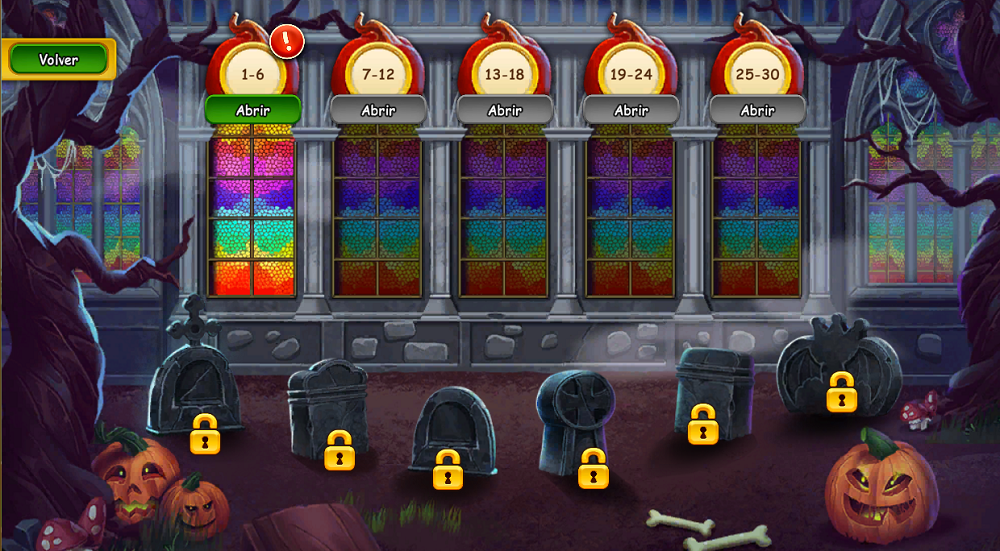The image size is (1000, 551).
Task: Select the 19-24 pumpkin level badge
Action: pyautogui.click(x=631, y=73)
